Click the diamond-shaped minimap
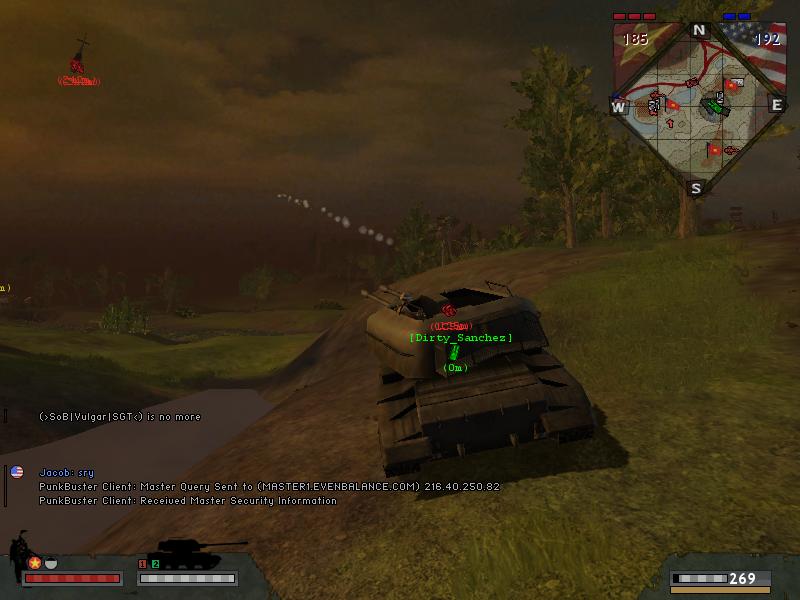Screen dimensions: 800x600 (x=697, y=107)
